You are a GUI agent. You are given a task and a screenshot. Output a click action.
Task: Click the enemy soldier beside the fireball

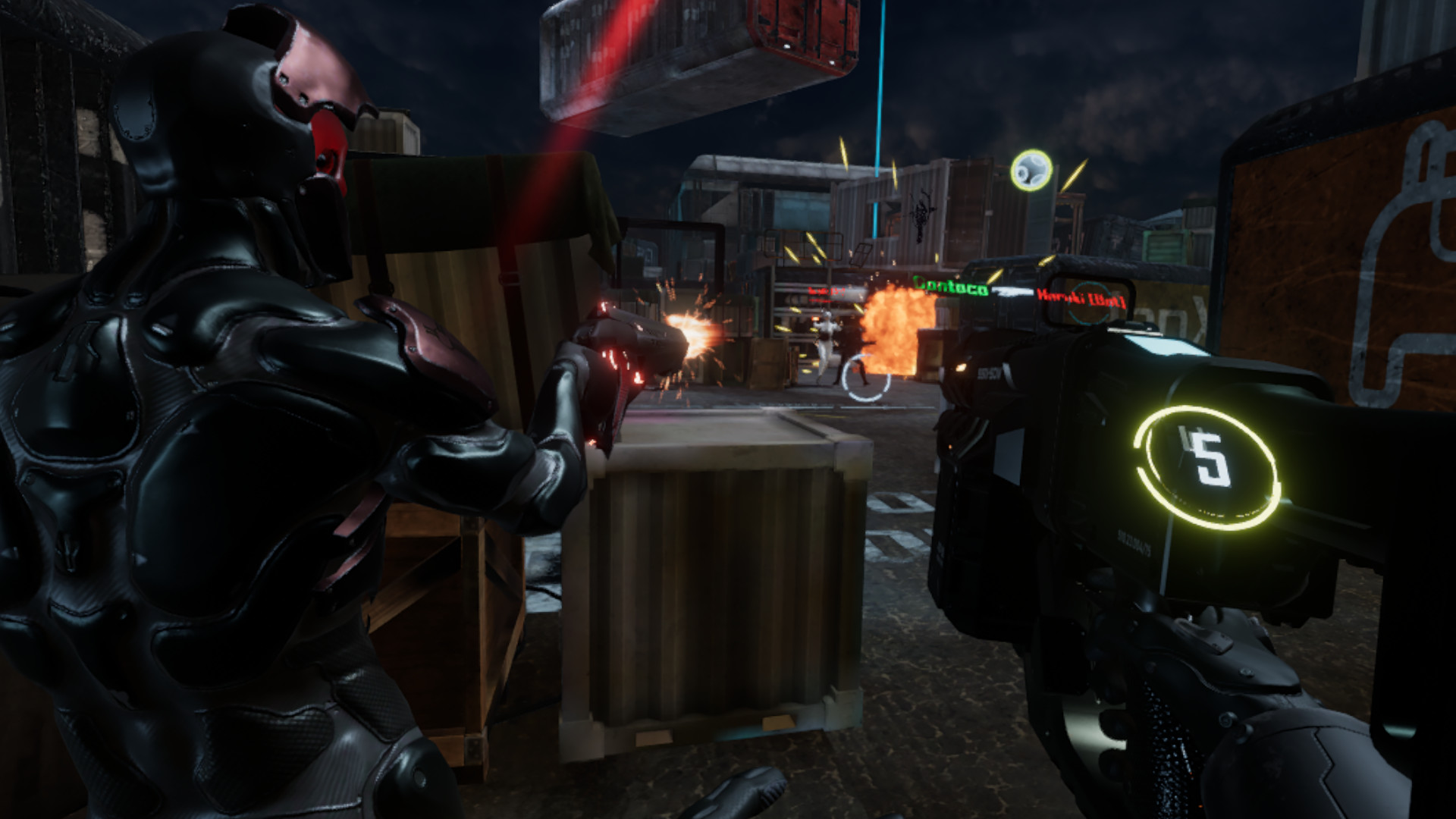(x=825, y=349)
